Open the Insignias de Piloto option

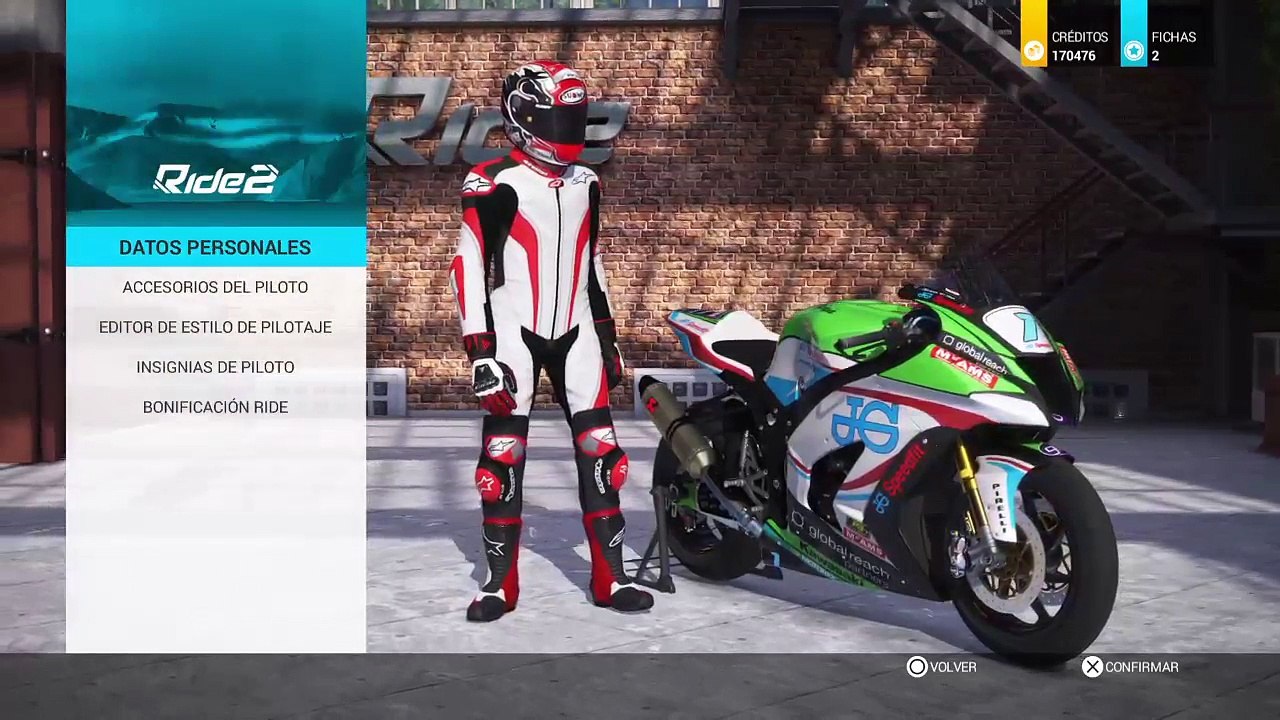[x=215, y=367]
